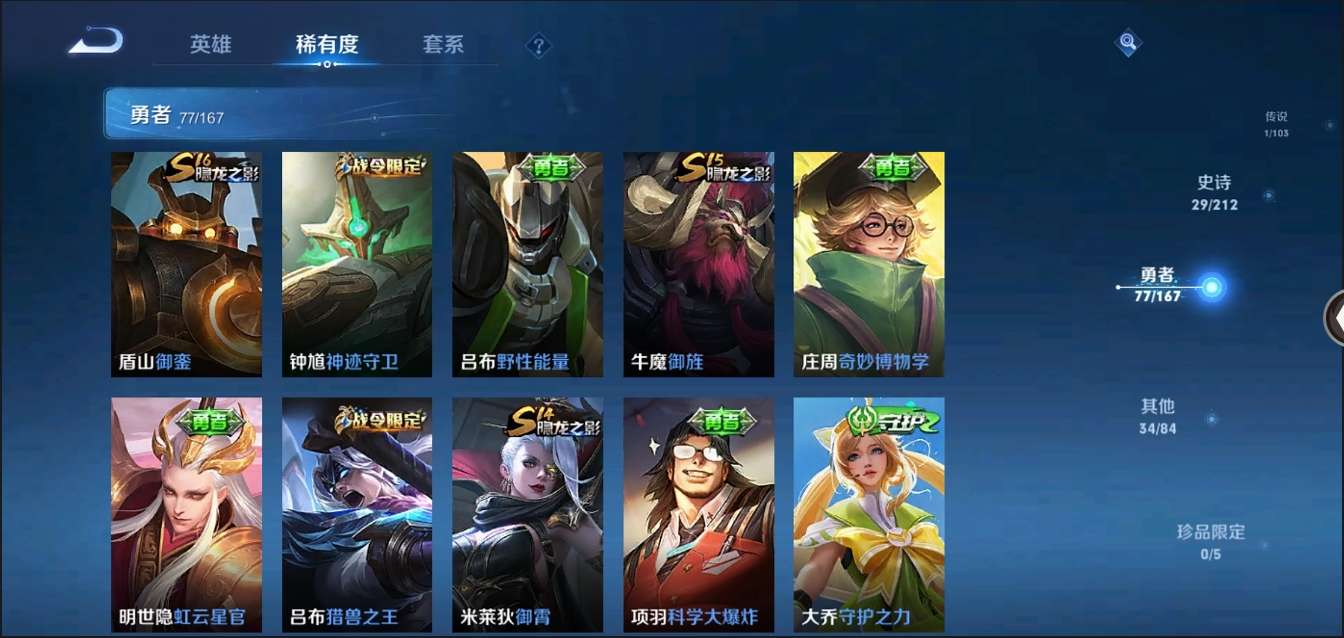Show help via the question mark icon
The height and width of the screenshot is (638, 1344).
(539, 45)
